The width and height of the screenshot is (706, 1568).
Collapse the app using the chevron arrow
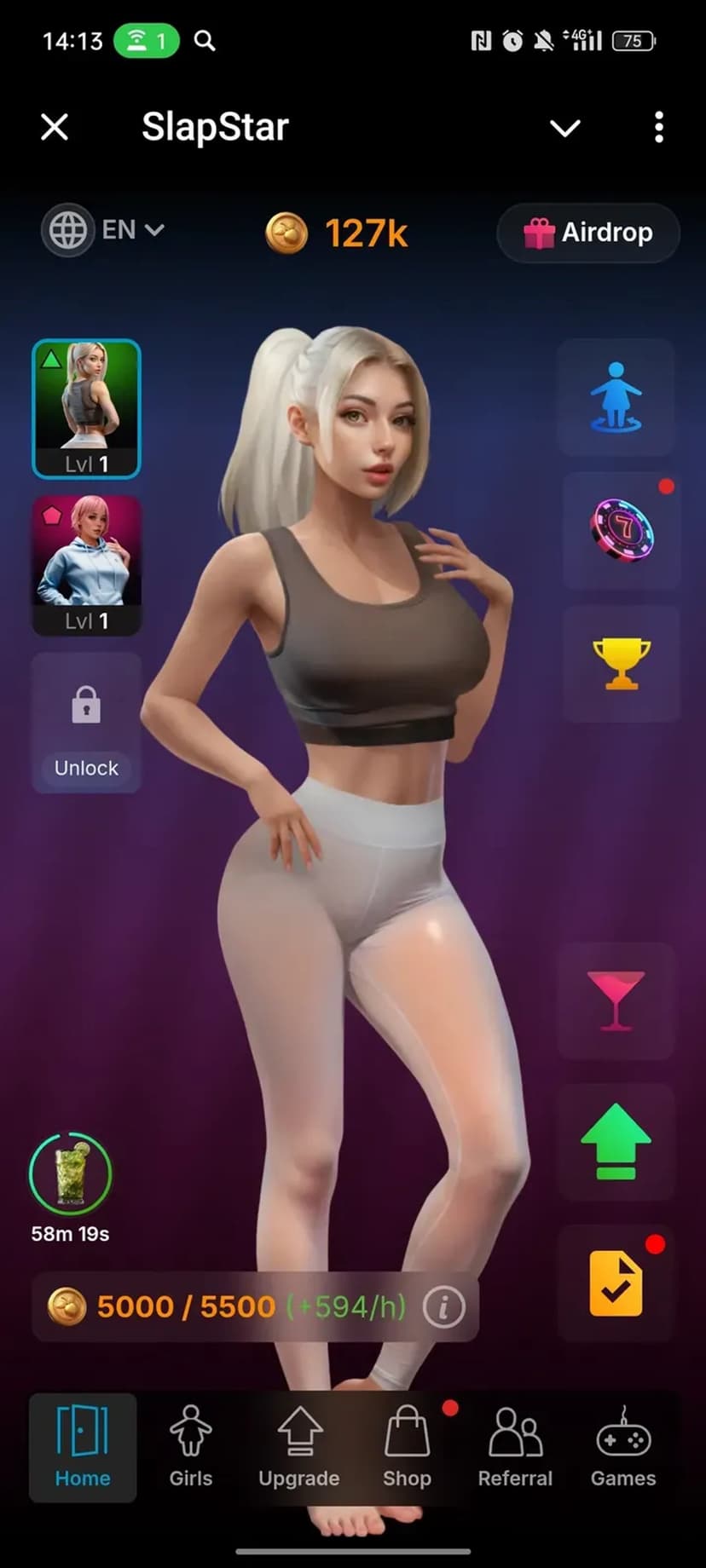[x=564, y=128]
